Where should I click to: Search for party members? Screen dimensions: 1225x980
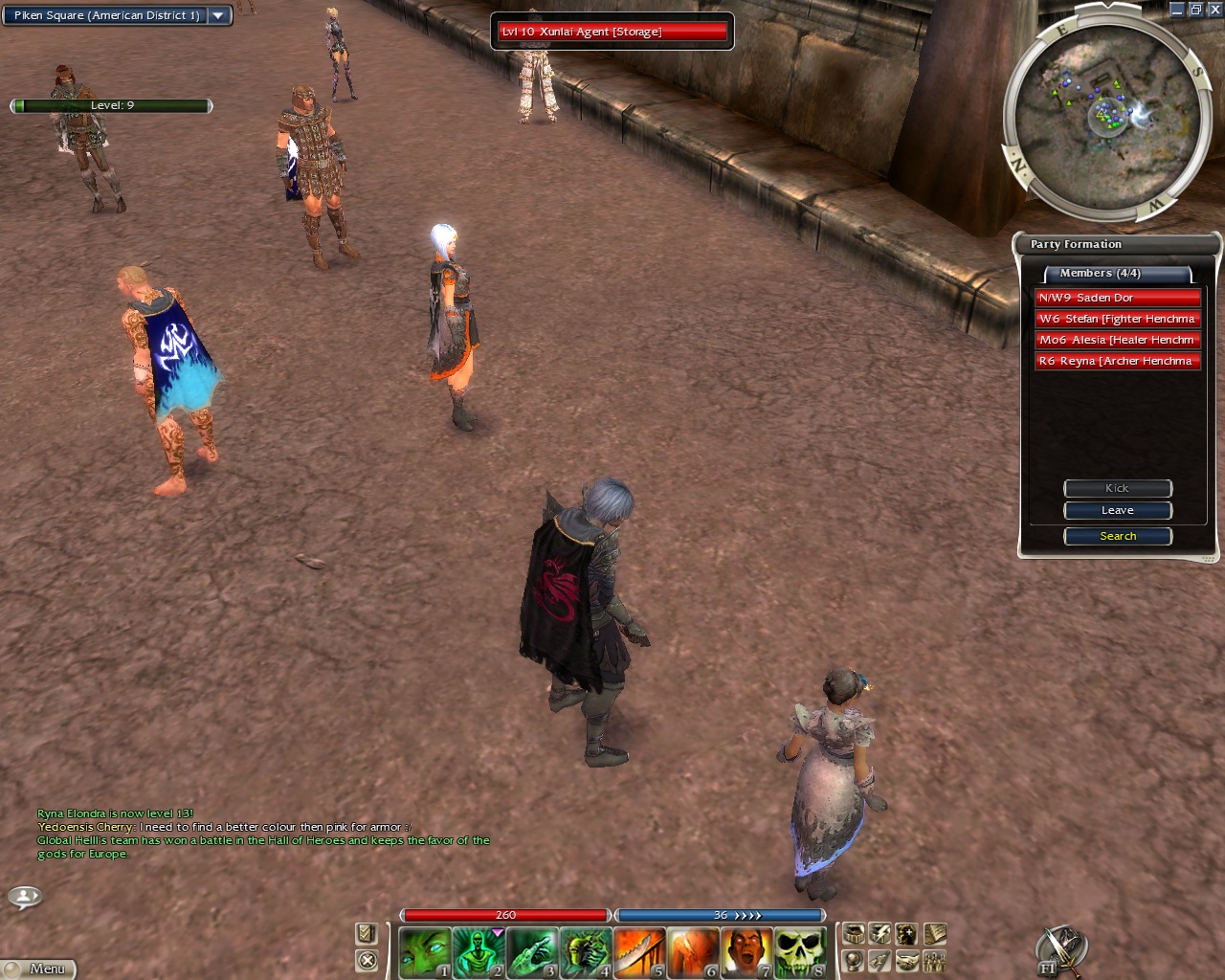click(1117, 537)
